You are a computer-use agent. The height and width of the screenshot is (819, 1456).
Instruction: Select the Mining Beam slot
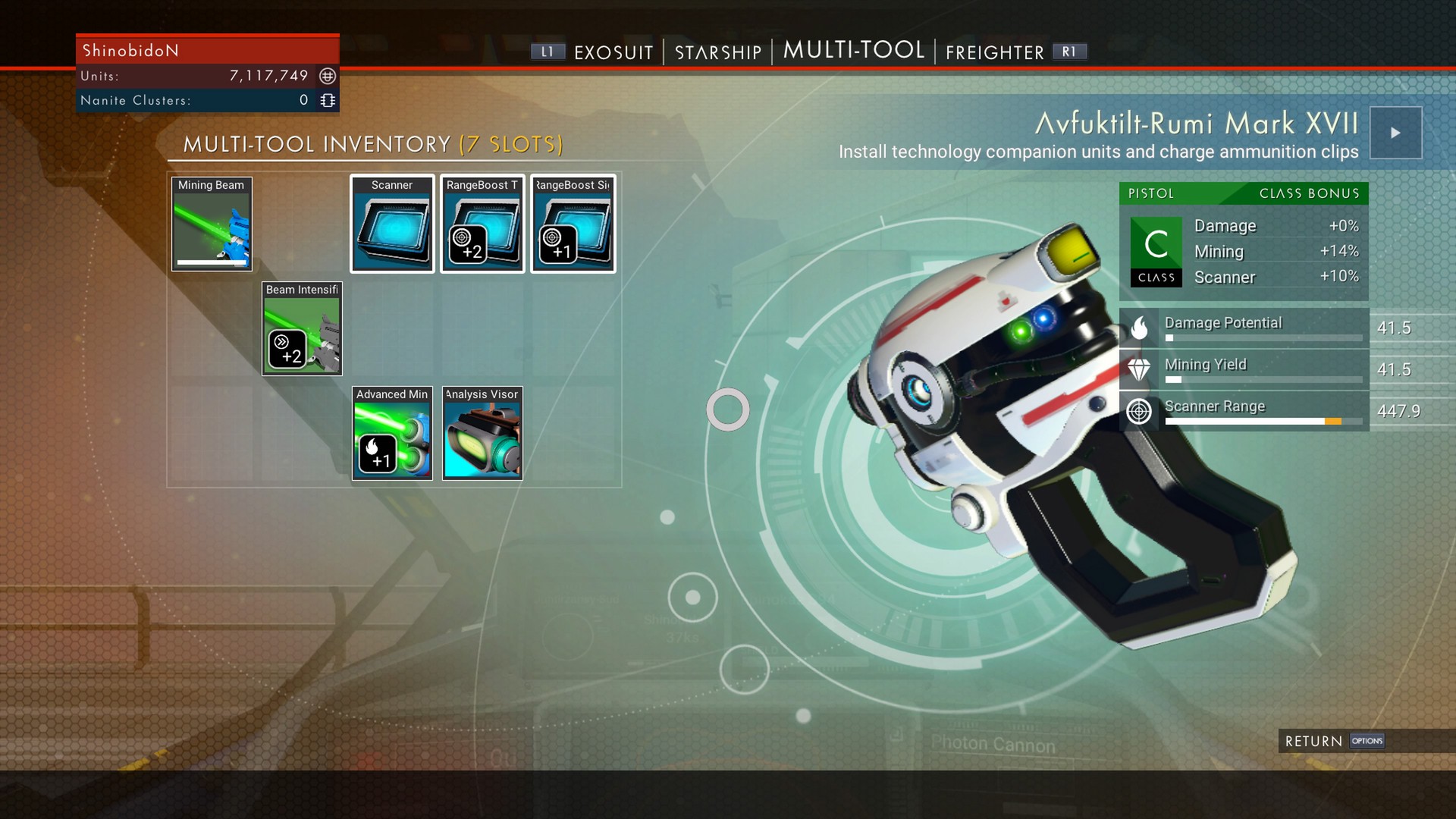point(212,224)
